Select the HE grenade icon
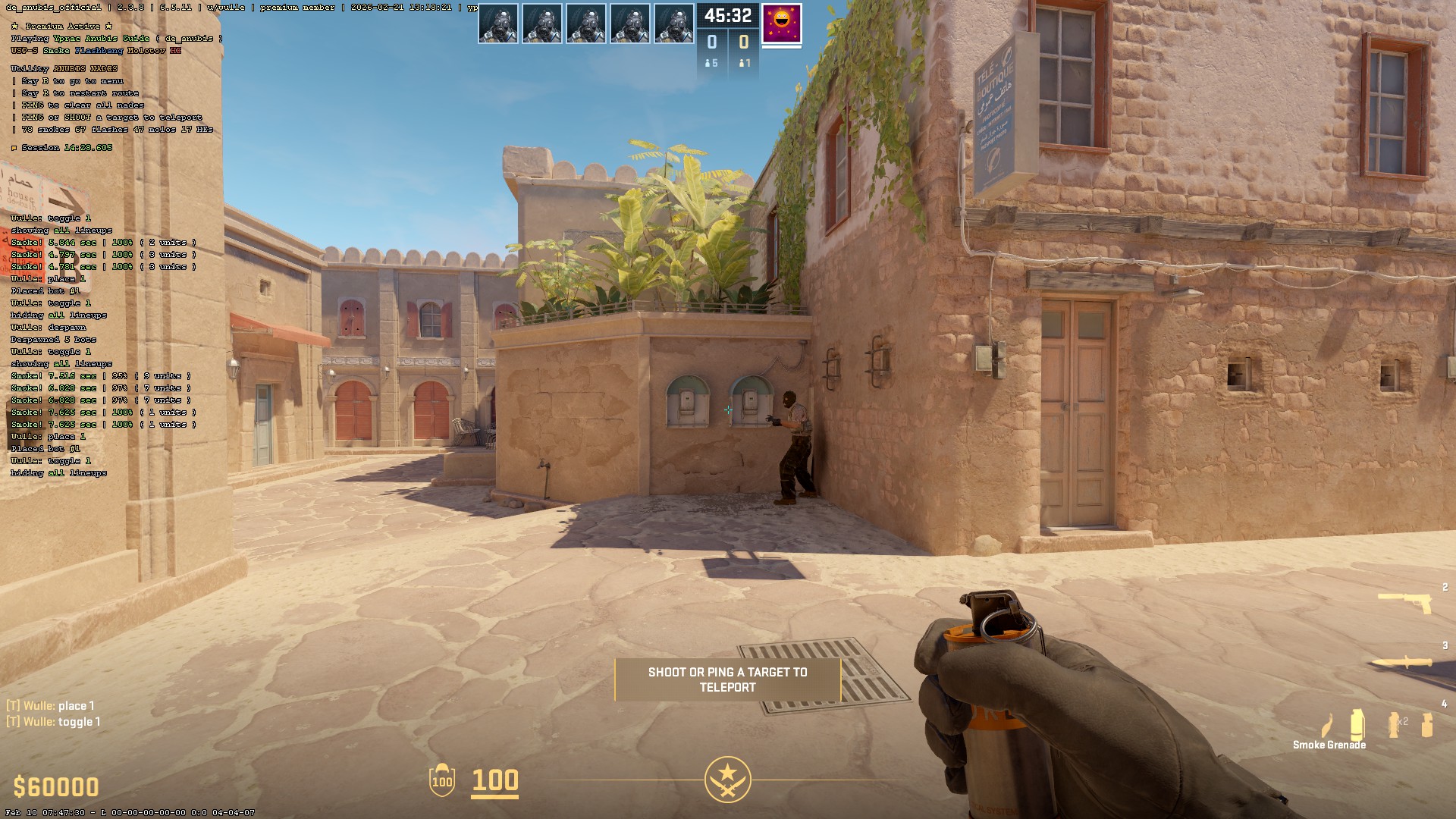The height and width of the screenshot is (819, 1456). 1427,724
